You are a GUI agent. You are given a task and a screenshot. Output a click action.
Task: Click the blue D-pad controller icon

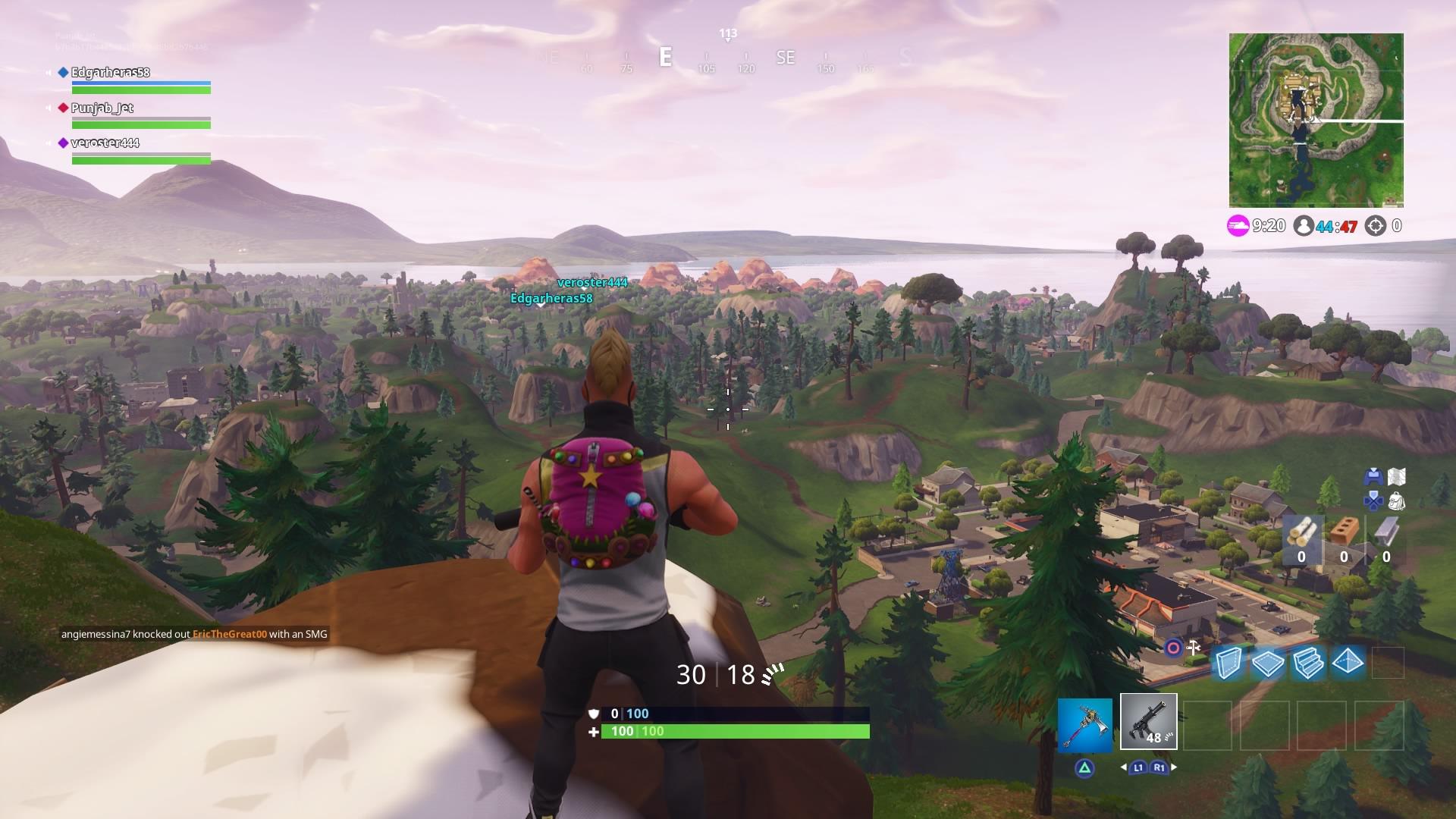pos(1373,501)
